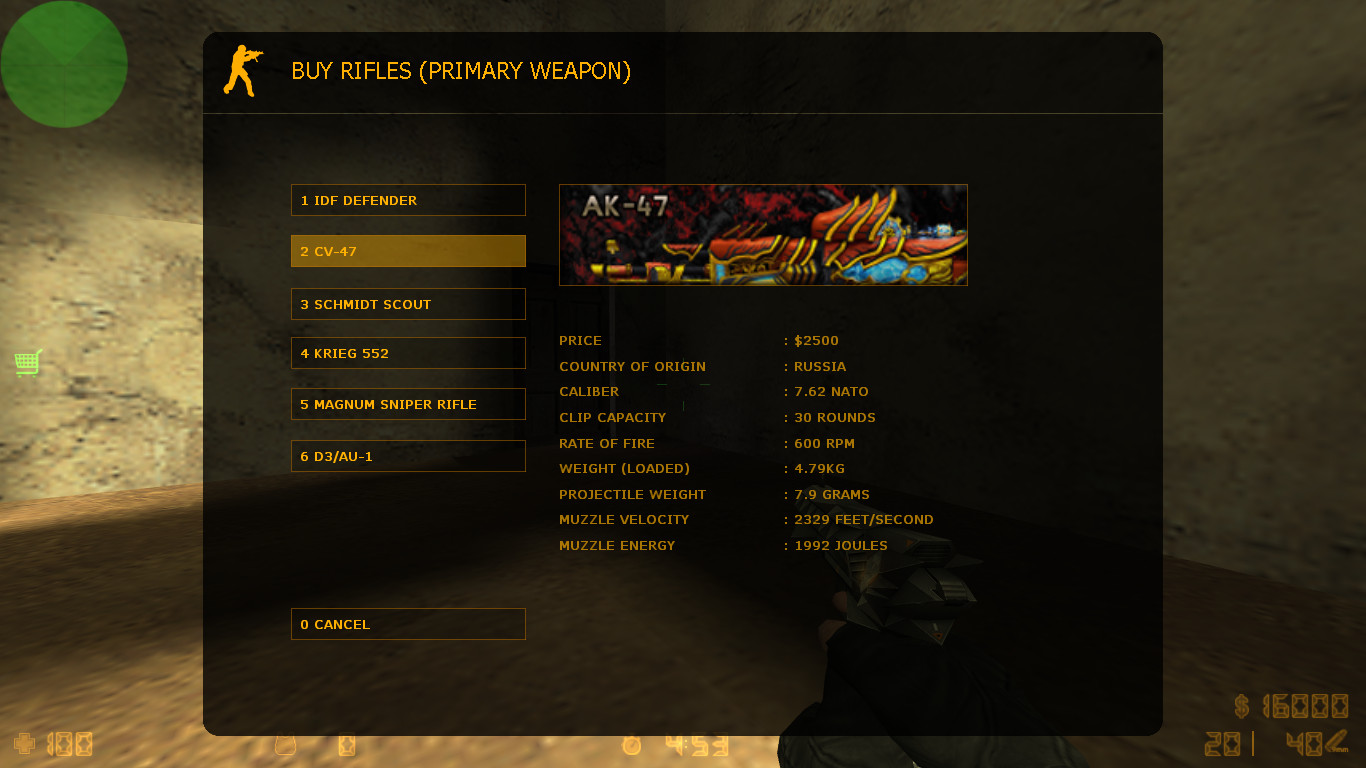The height and width of the screenshot is (768, 1366).
Task: Click the shopping cart icon on the left edge
Action: coord(27,363)
